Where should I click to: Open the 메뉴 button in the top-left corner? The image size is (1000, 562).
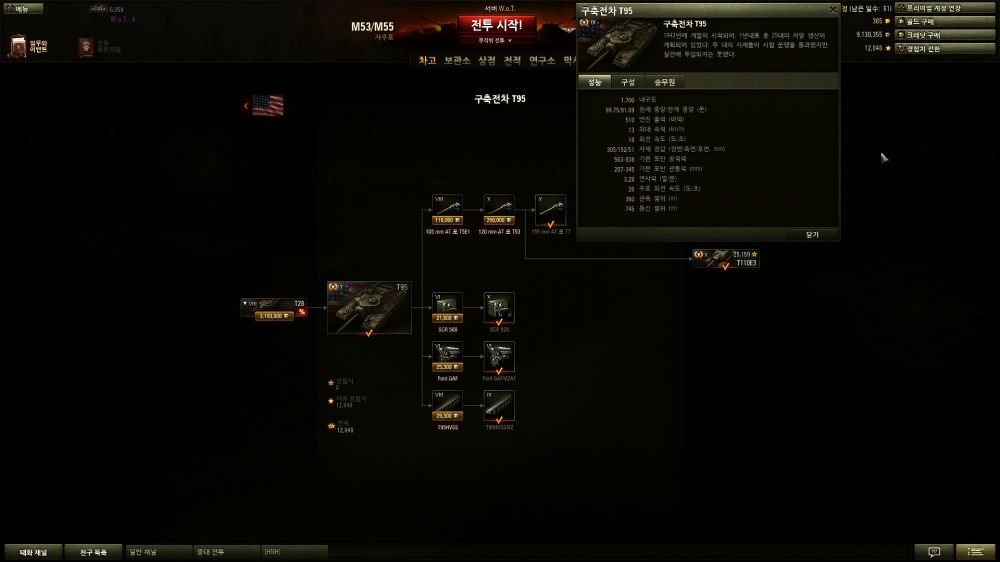18,8
